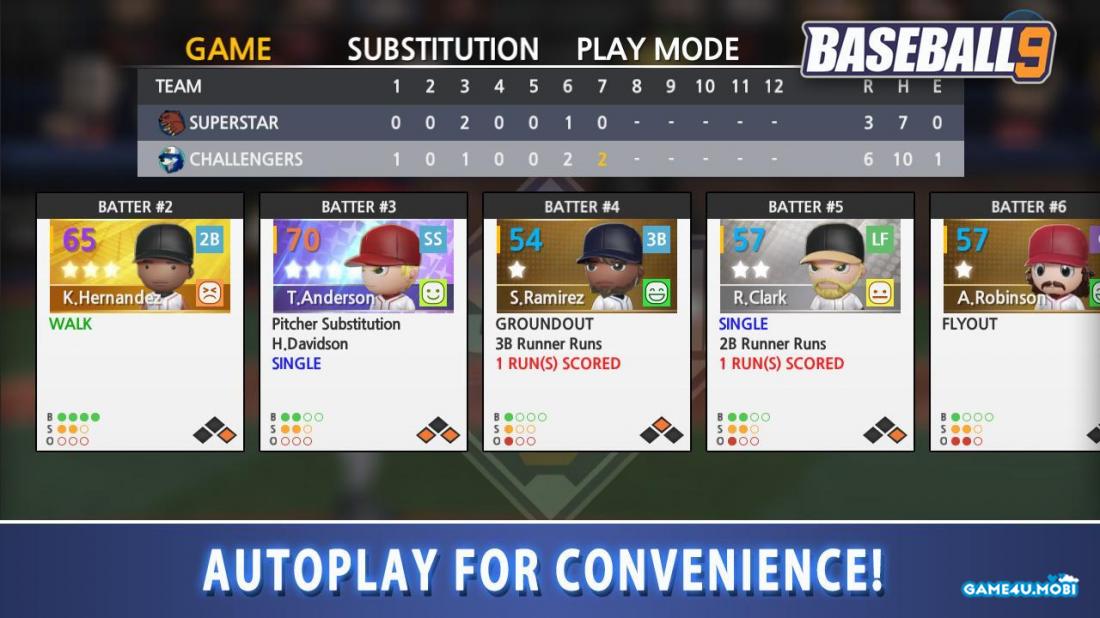Screen dimensions: 1100x618
Task: Select the SUPERSTAR team row
Action: [x=550, y=123]
